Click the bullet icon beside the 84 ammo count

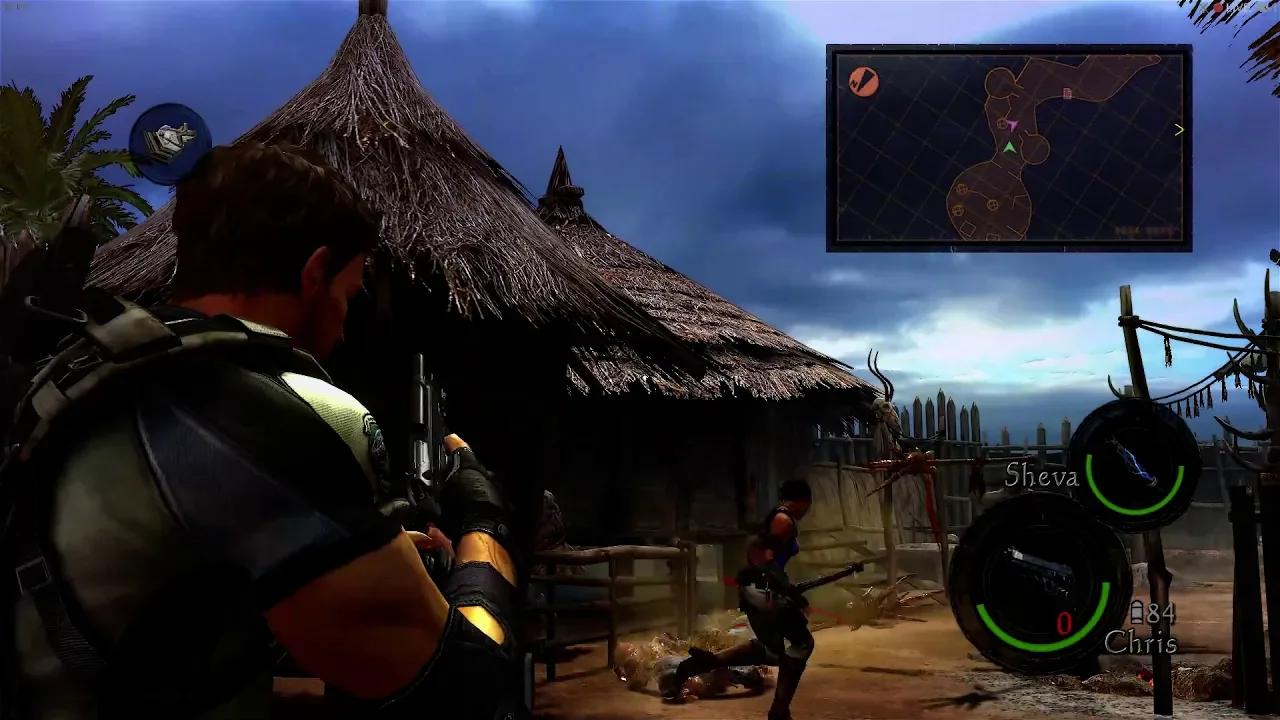tap(1139, 612)
